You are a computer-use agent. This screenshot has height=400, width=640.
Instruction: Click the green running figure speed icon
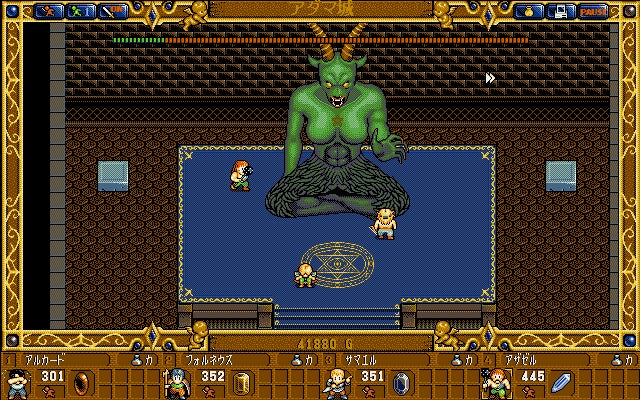coord(79,11)
